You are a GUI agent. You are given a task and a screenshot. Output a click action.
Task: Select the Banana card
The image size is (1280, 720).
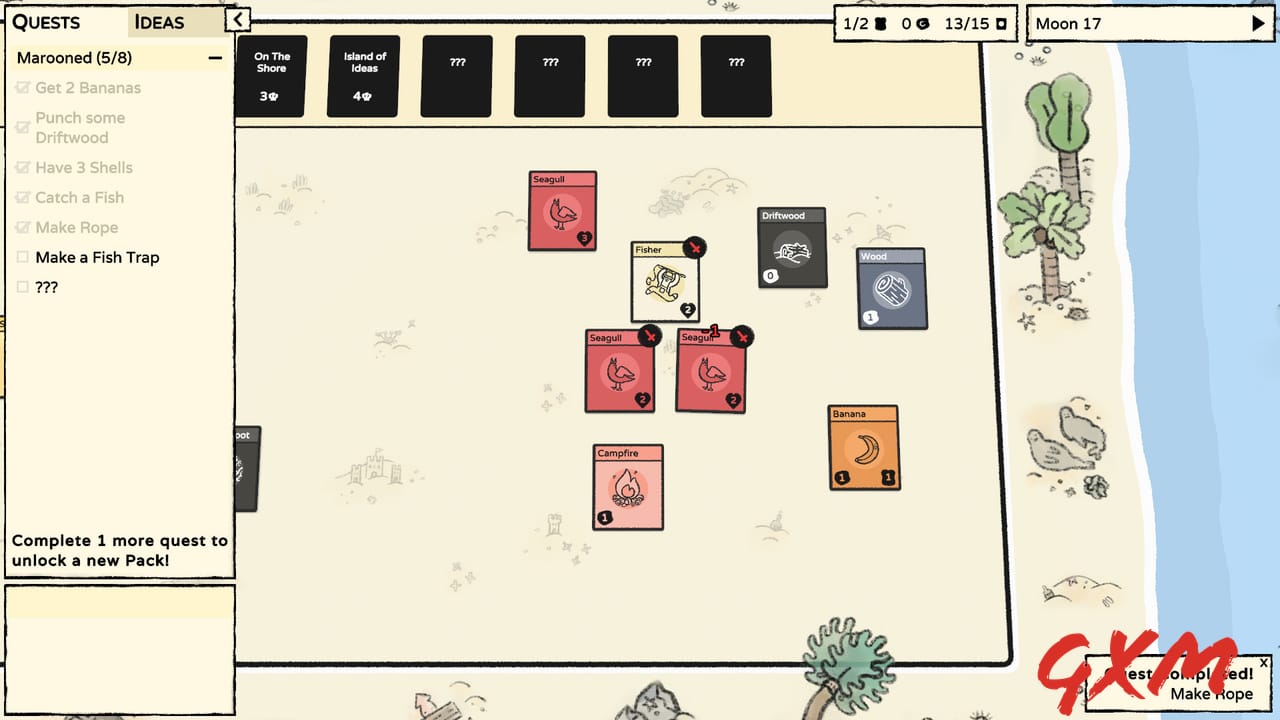click(x=862, y=448)
